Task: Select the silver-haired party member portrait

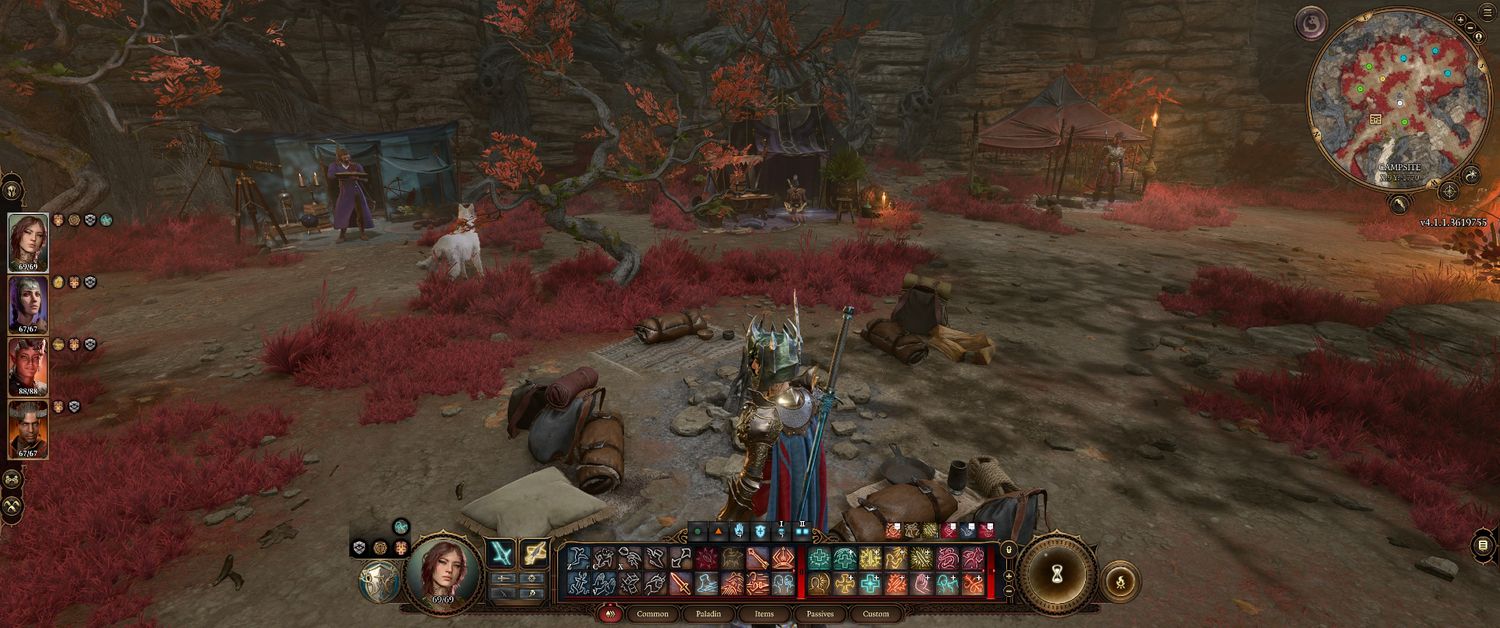Action: (28, 304)
